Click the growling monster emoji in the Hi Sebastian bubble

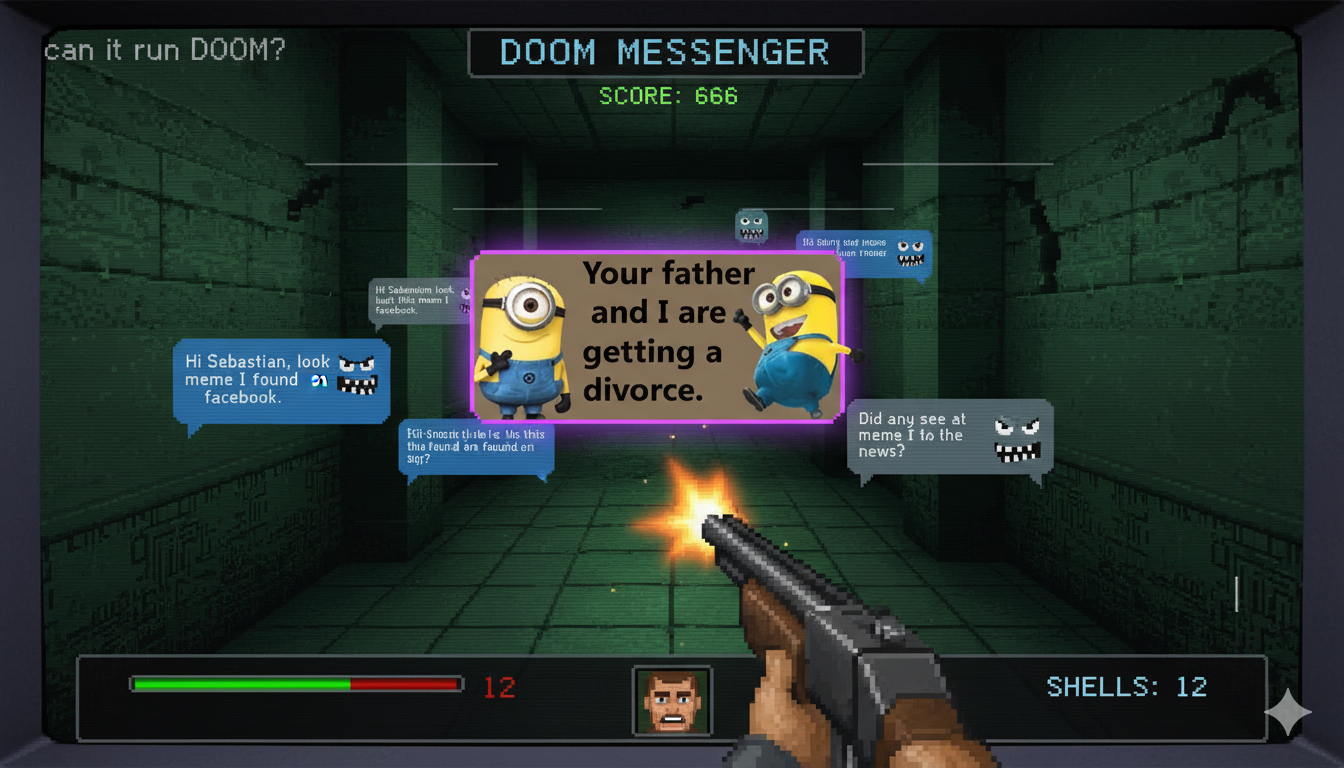(355, 377)
